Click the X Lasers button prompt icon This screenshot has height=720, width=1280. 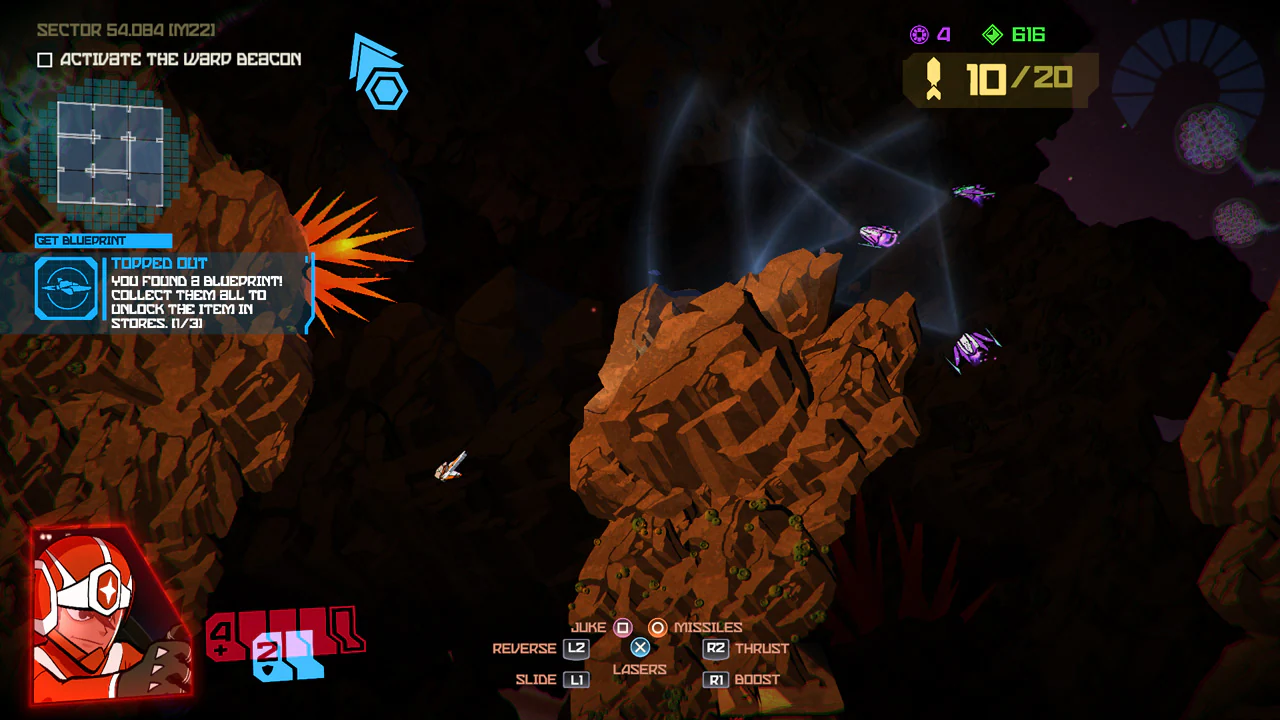coord(639,647)
